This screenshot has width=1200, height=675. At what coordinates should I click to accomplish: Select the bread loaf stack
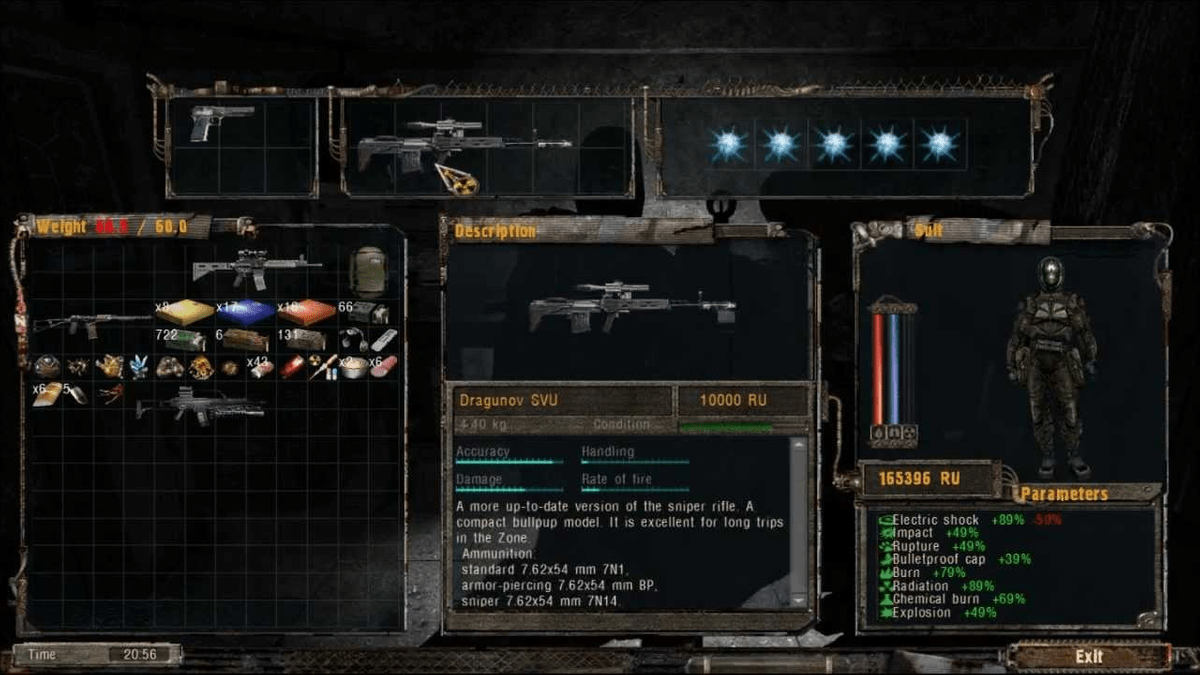[x=47, y=394]
